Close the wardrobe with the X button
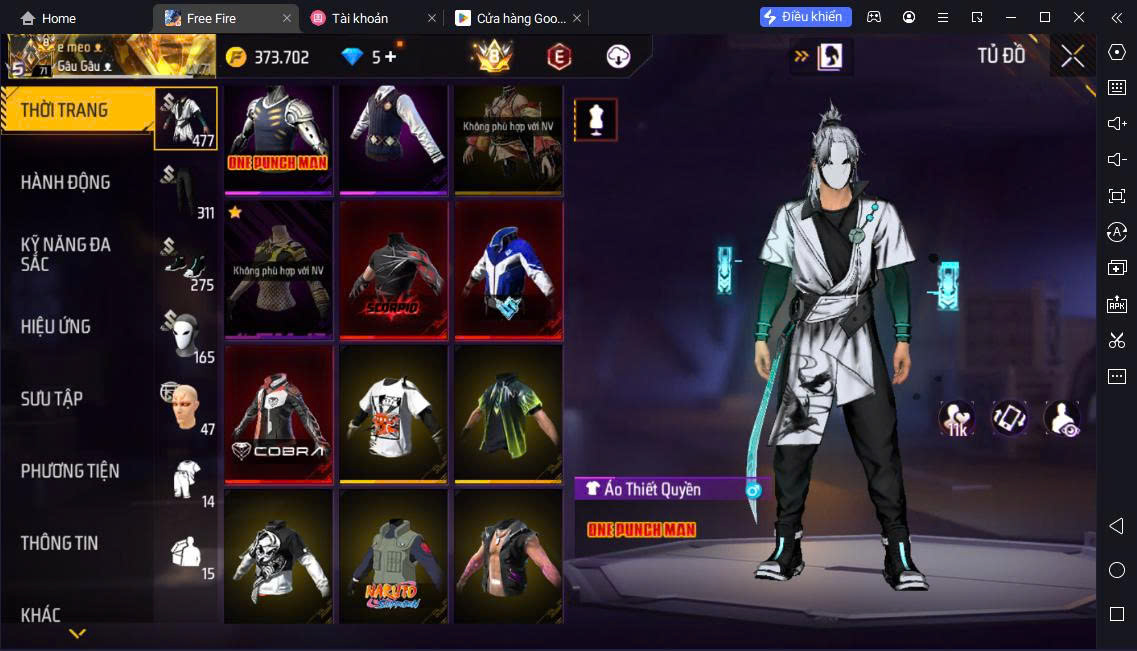This screenshot has width=1137, height=651. (x=1072, y=56)
